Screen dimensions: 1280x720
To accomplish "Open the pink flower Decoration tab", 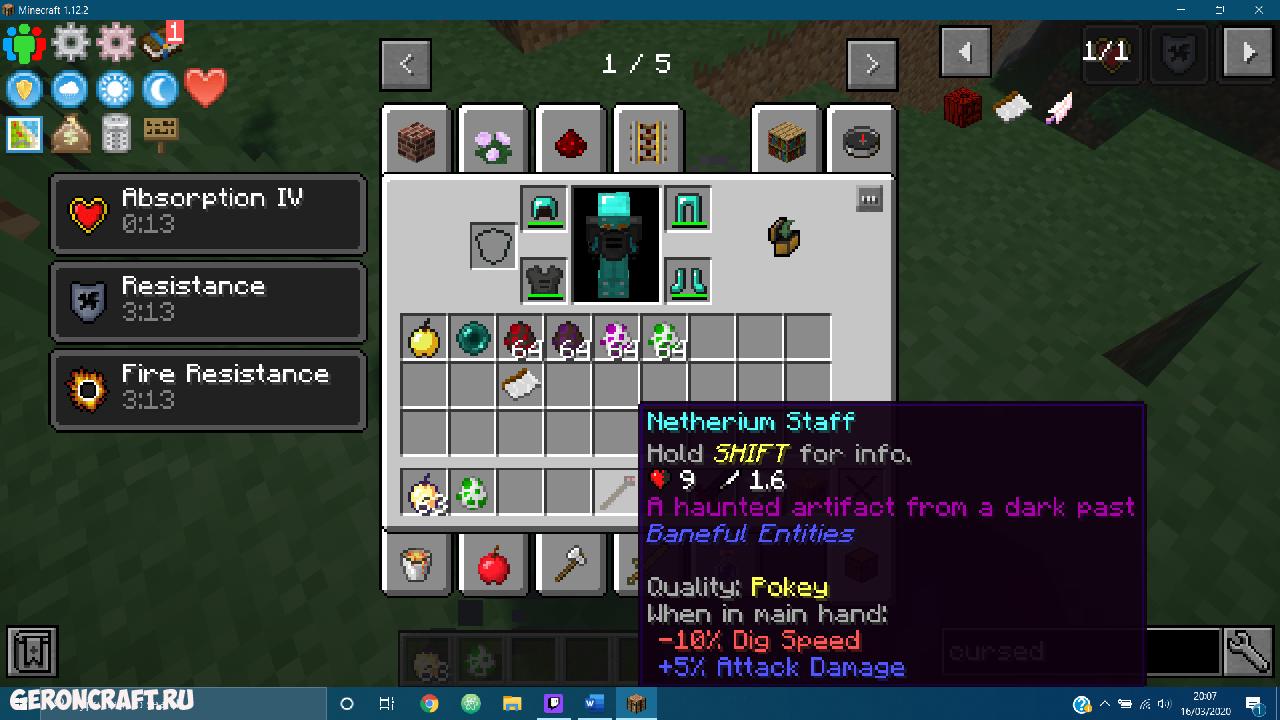I will 493,142.
